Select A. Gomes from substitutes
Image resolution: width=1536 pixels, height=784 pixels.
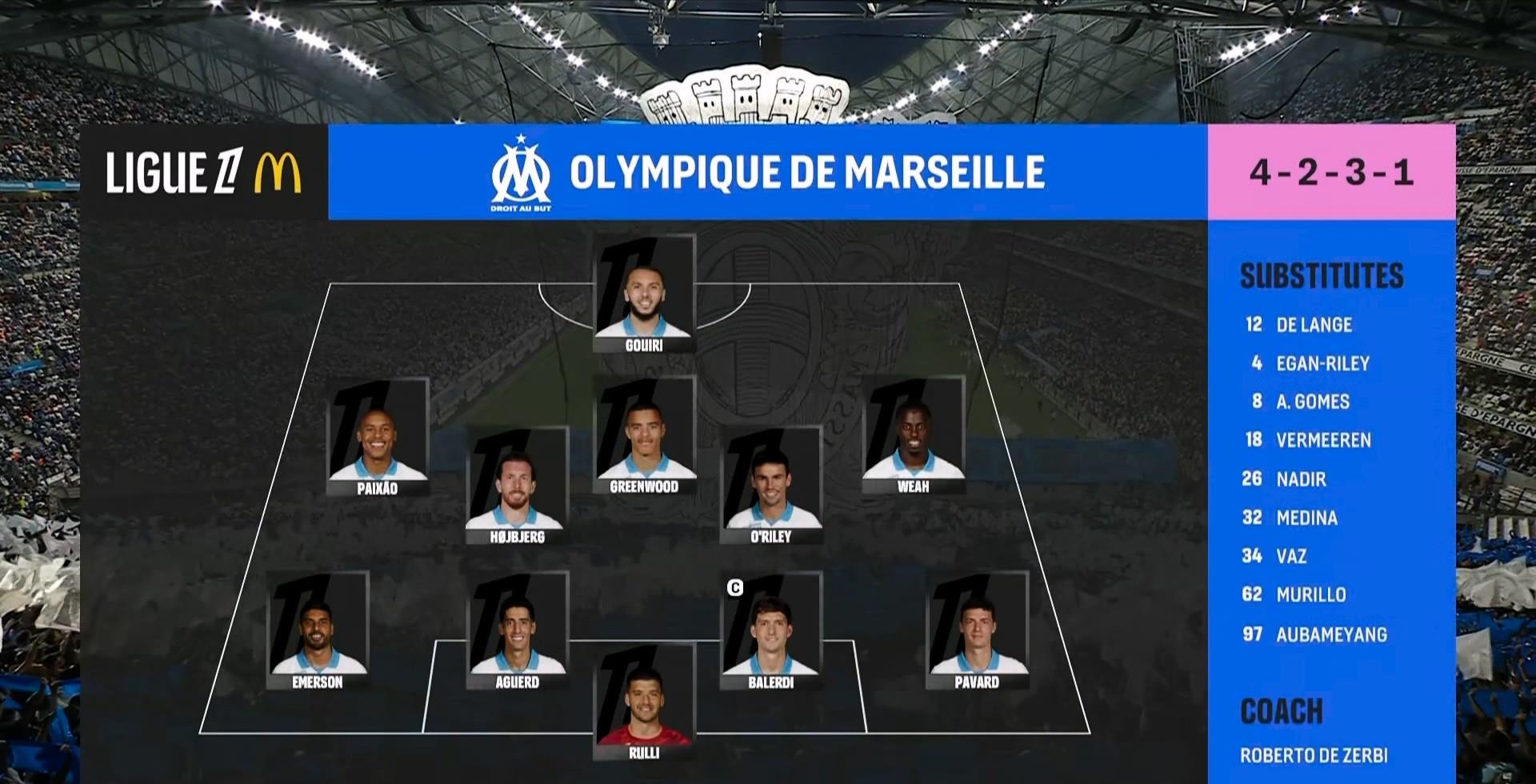pos(1312,402)
